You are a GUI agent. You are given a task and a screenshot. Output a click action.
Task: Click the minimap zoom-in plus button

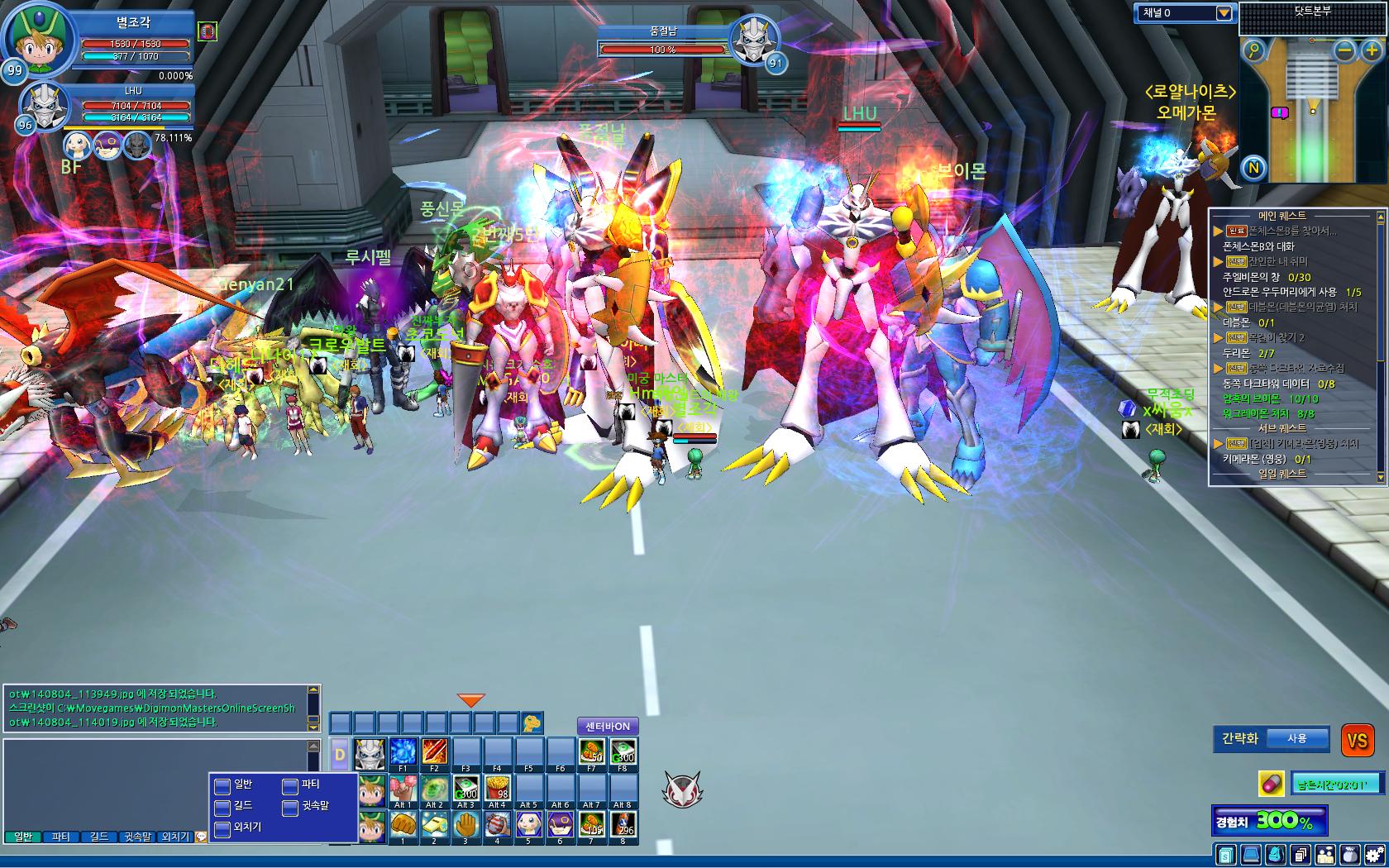(x=1371, y=50)
